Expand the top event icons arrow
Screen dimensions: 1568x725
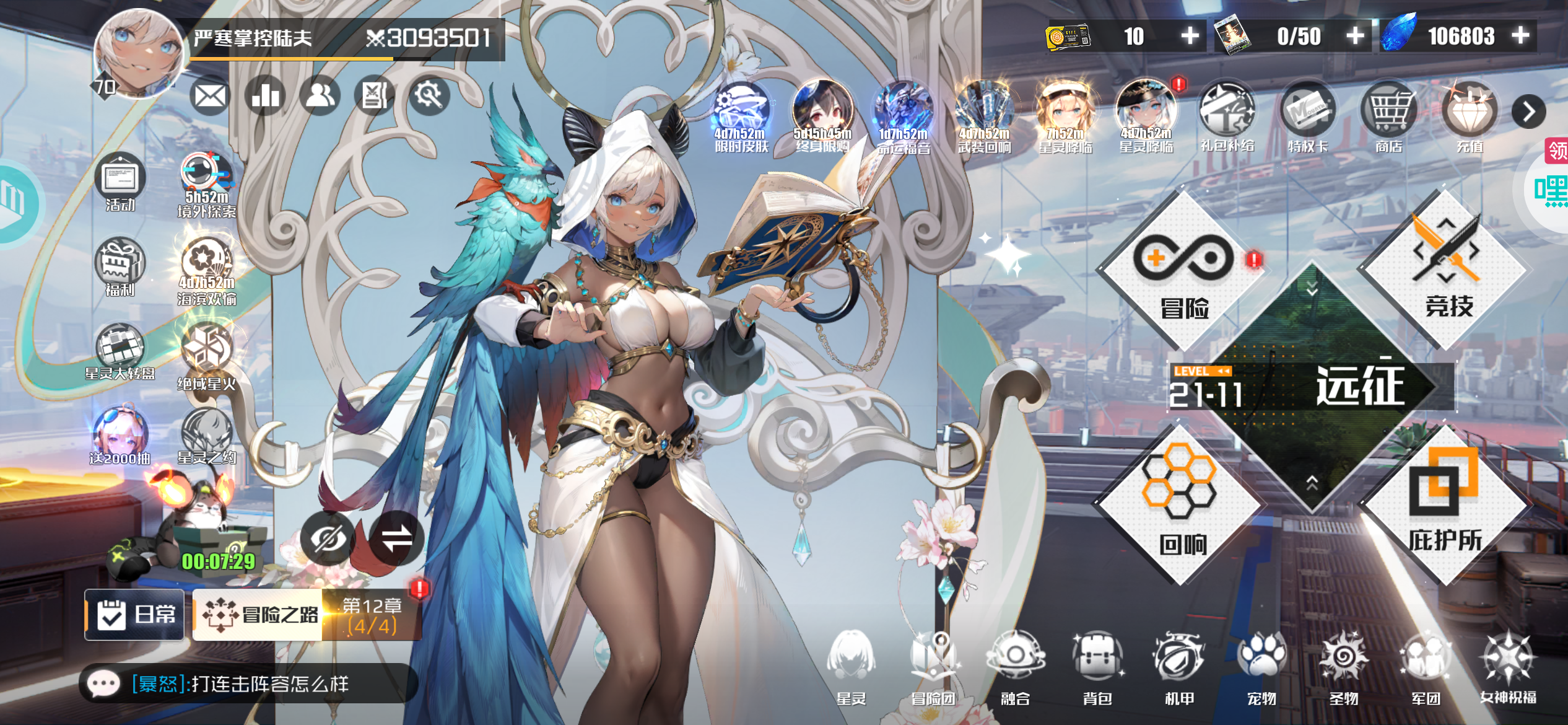pyautogui.click(x=1528, y=112)
